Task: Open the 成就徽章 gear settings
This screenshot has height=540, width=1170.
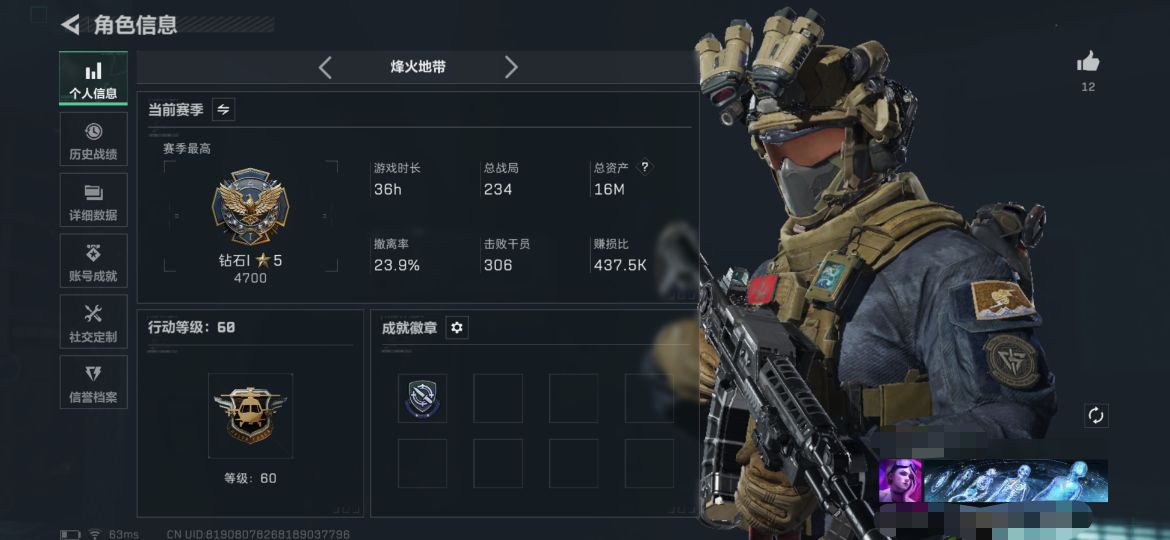Action: tap(457, 327)
